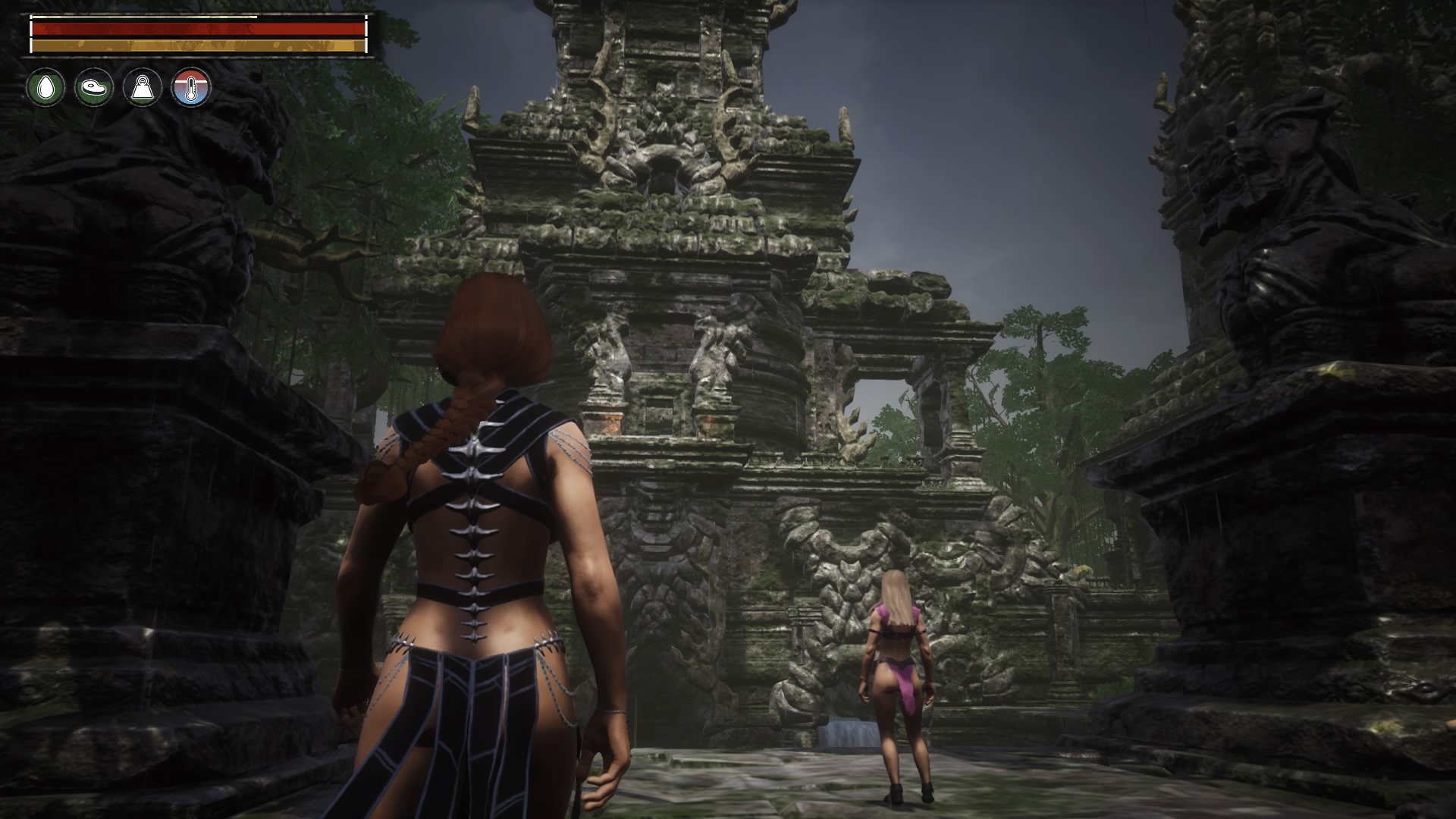This screenshot has width=1456, height=819.
Task: Select the meat hunger status icon
Action: point(94,88)
